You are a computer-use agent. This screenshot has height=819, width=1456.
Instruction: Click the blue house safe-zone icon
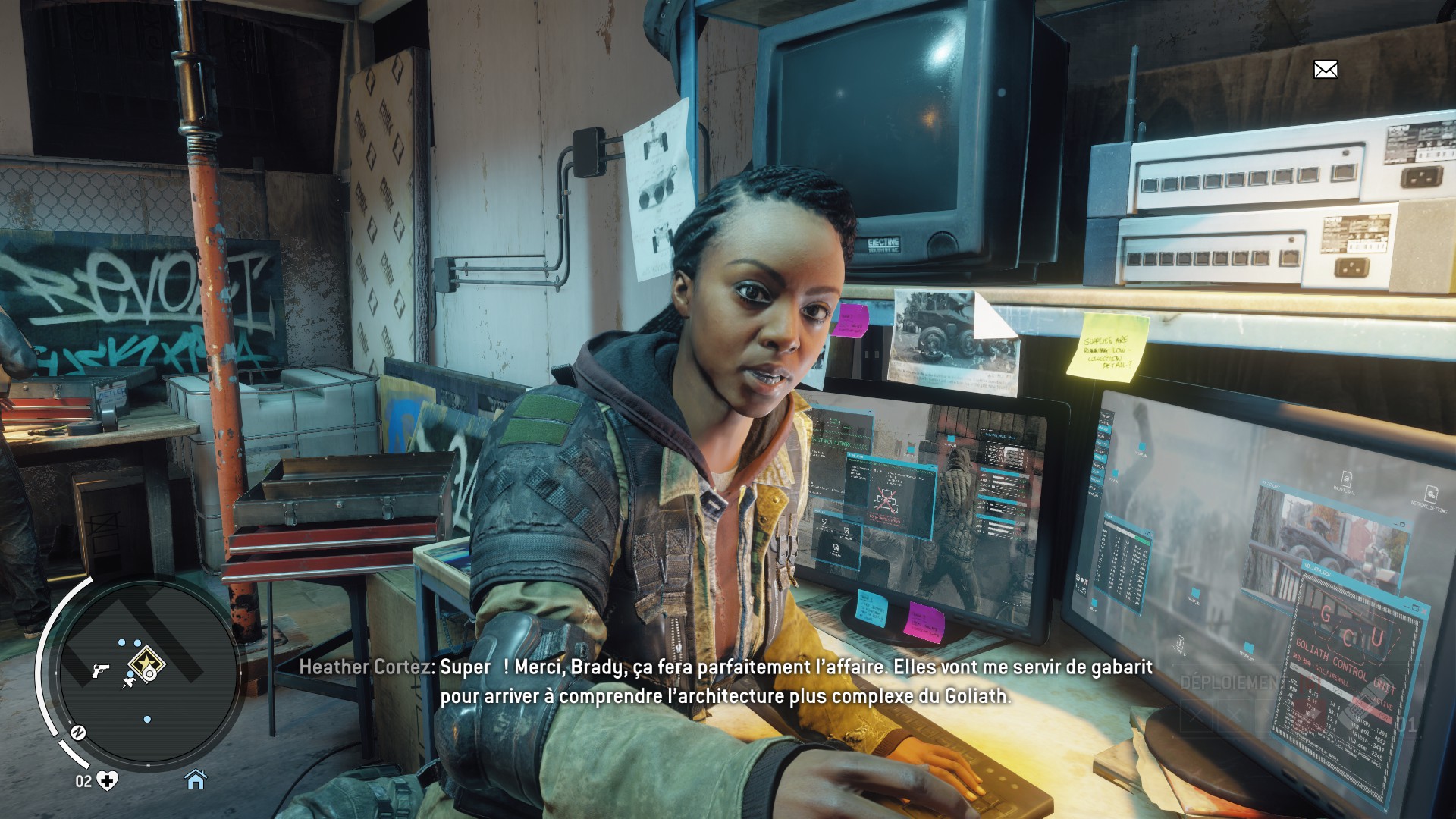pyautogui.click(x=196, y=779)
